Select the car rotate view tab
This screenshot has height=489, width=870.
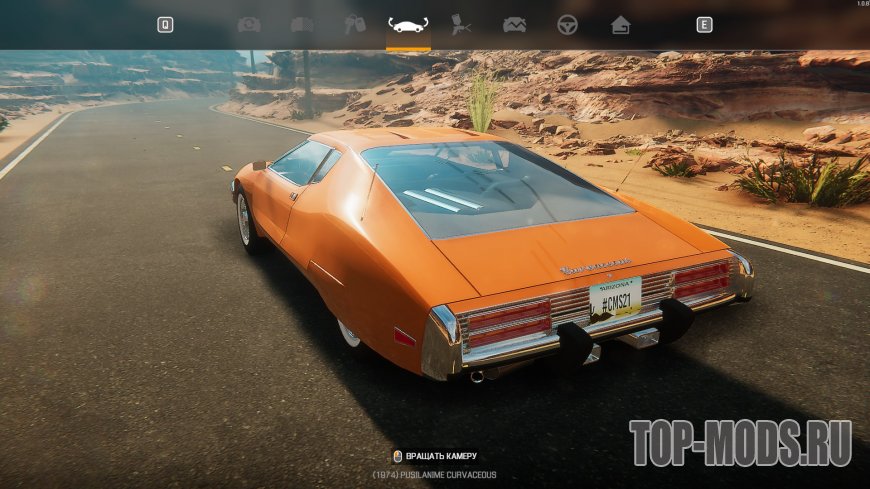click(x=408, y=25)
